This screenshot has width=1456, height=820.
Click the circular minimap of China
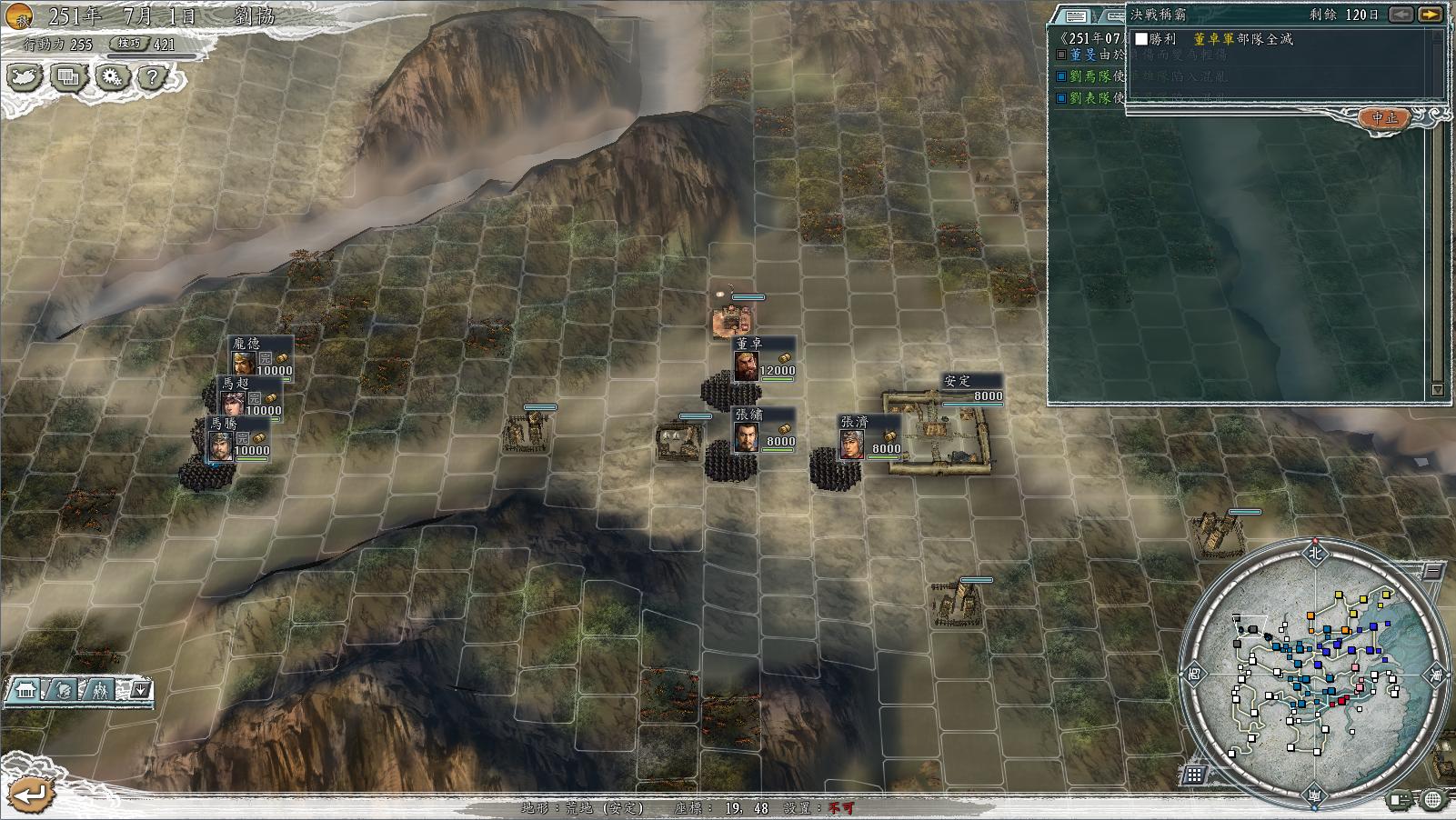coord(1314,671)
